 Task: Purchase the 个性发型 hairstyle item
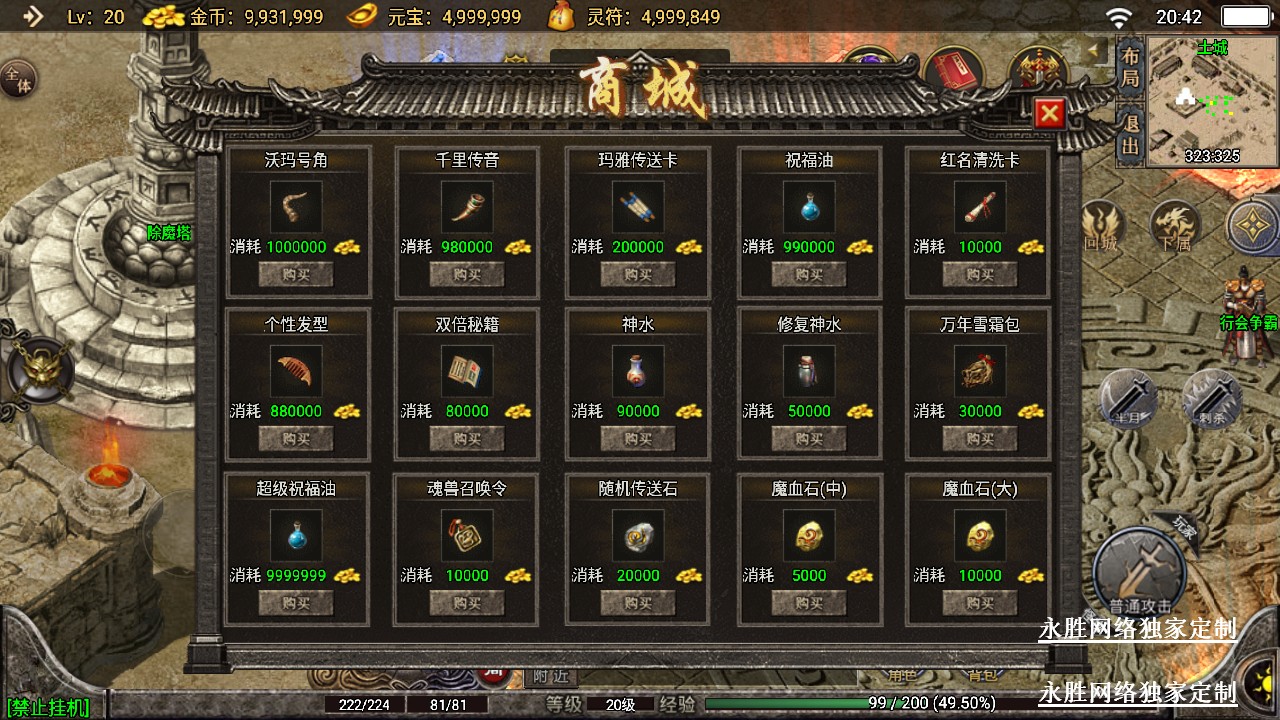pos(296,438)
